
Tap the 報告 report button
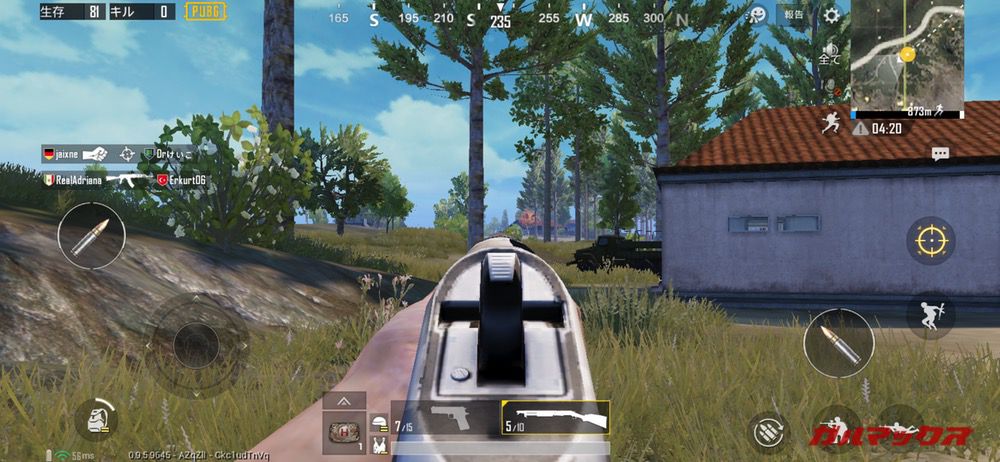coord(793,15)
